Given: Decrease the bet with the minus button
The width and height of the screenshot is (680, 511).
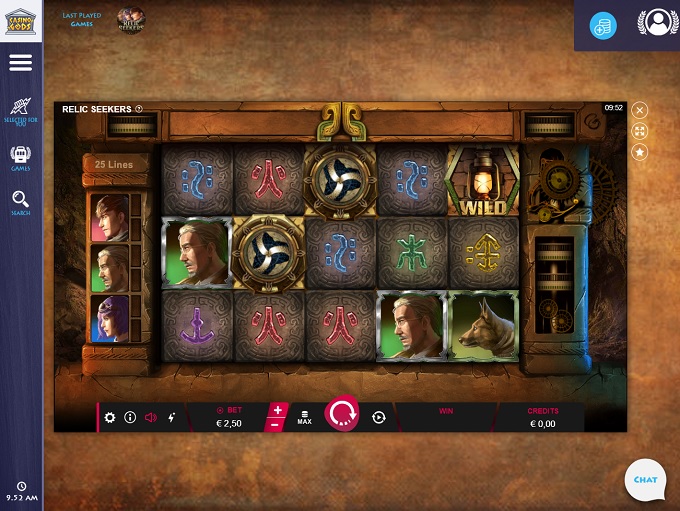Looking at the screenshot, I should click(x=278, y=424).
